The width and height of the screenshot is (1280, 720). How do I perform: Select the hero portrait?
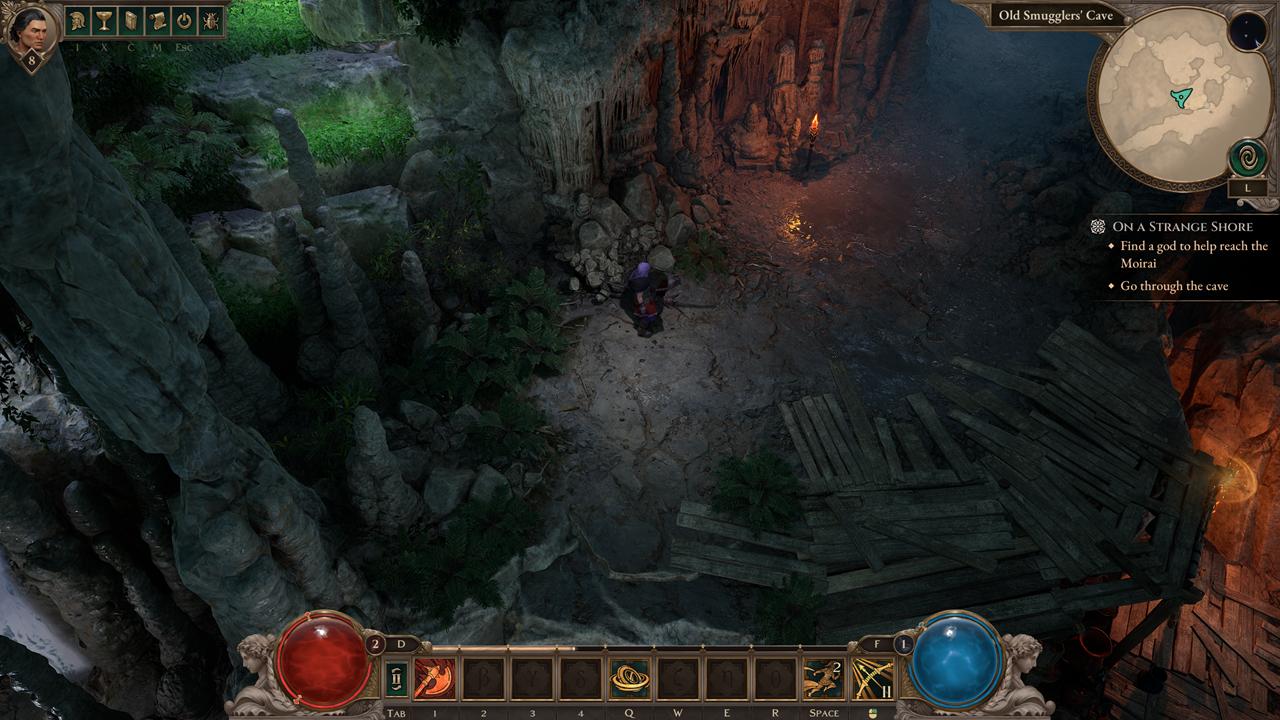tap(29, 30)
